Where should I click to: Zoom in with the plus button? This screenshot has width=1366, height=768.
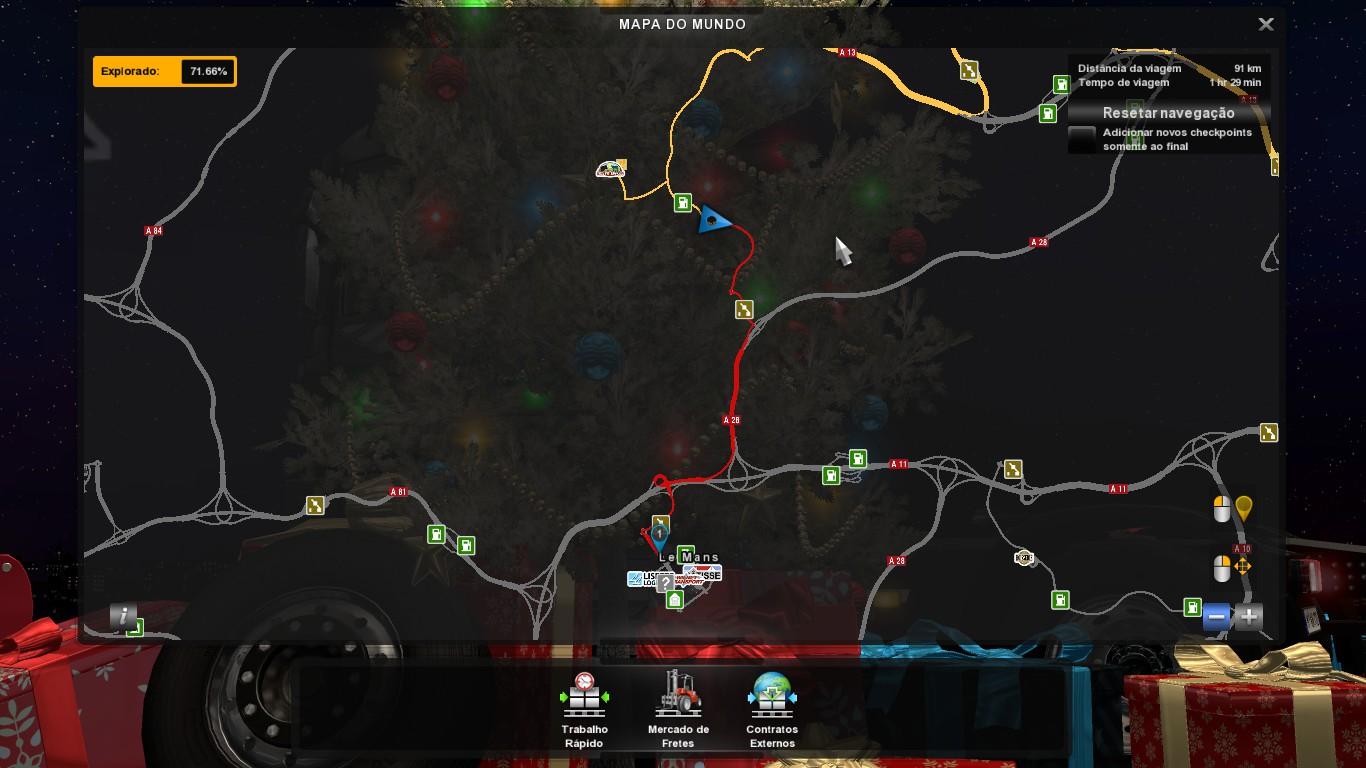(x=1249, y=617)
